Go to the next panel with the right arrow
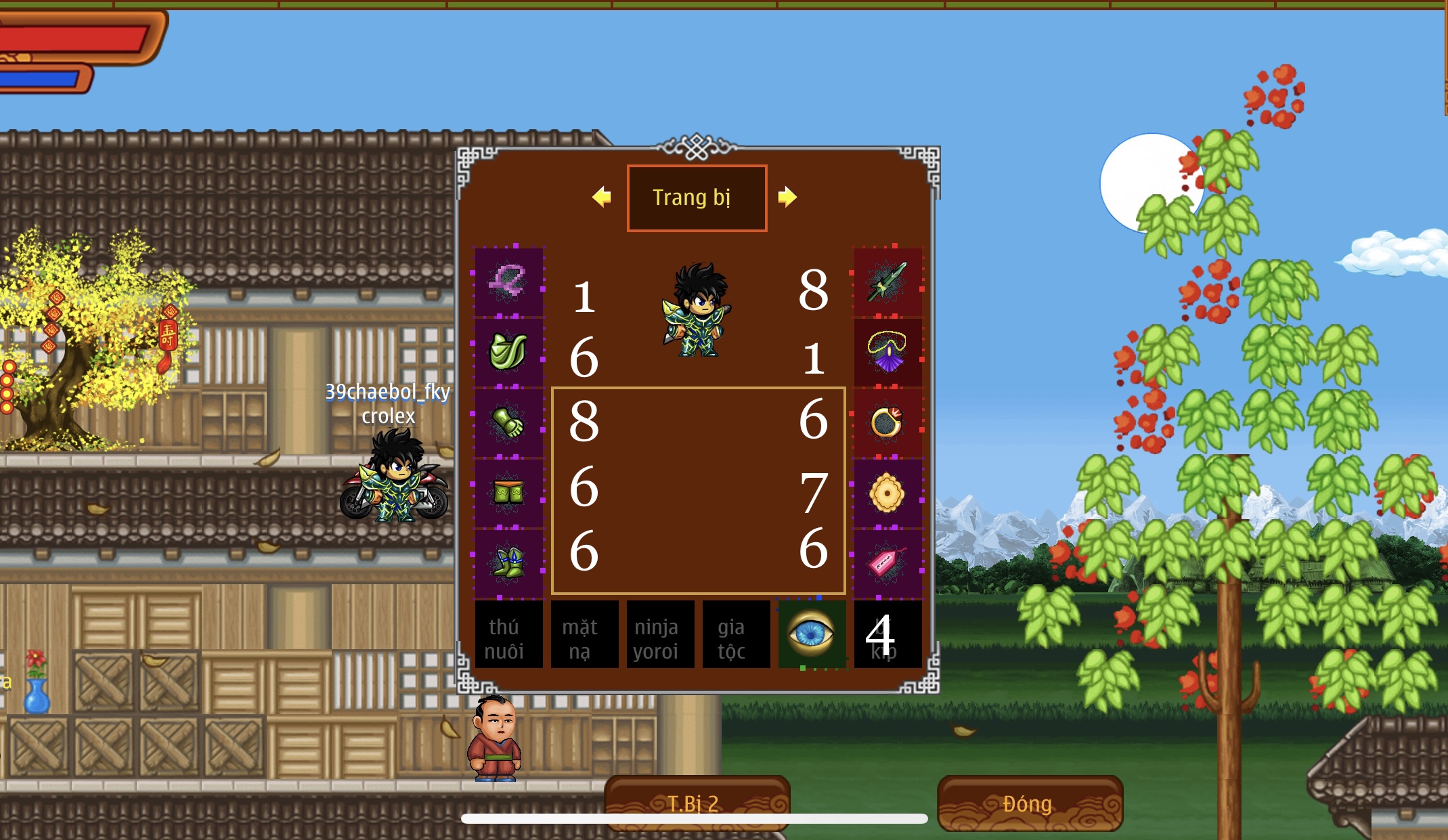 click(x=787, y=197)
